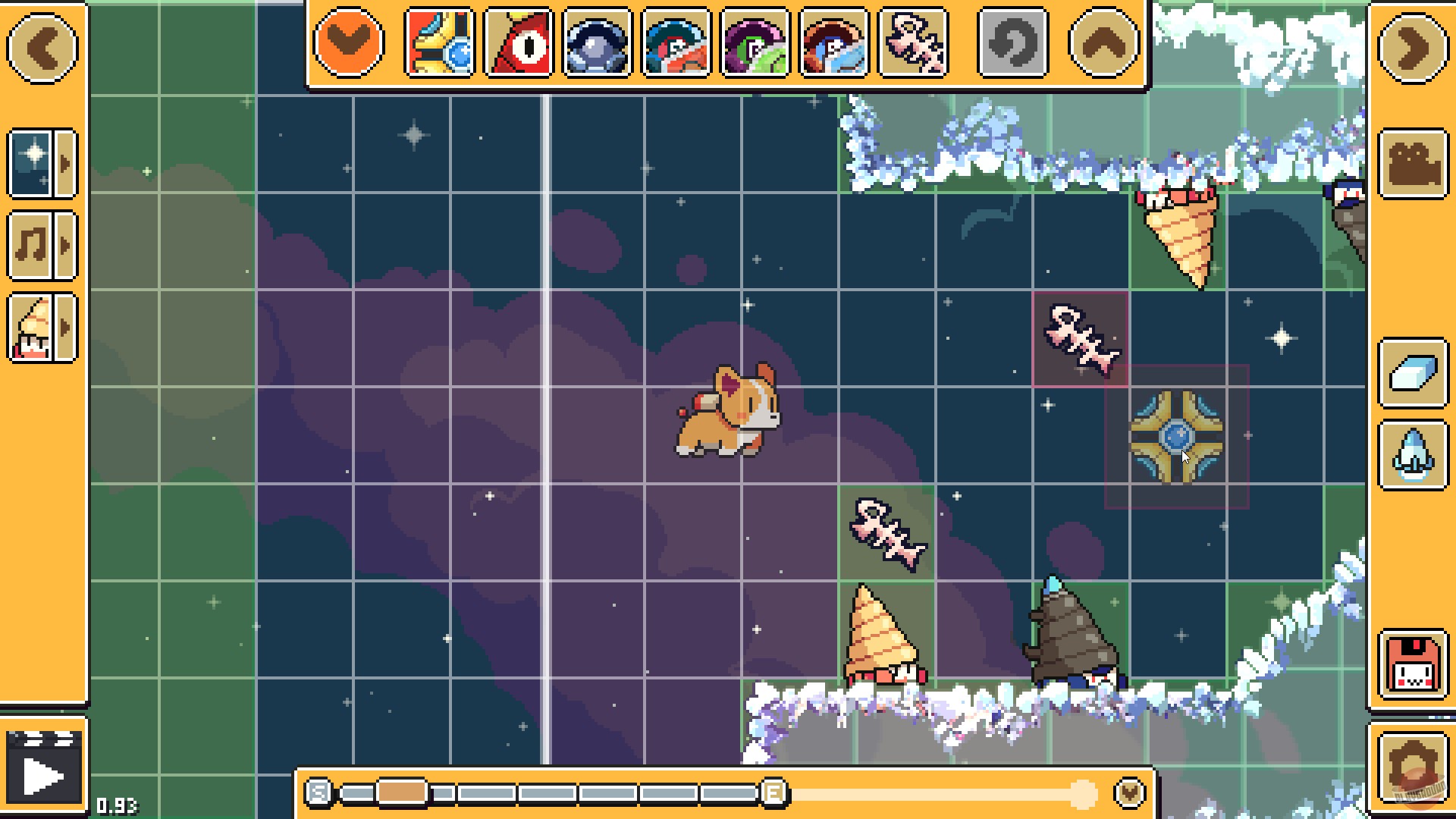Select the purple creature entity icon
This screenshot has width=1456, height=819.
coord(754,44)
